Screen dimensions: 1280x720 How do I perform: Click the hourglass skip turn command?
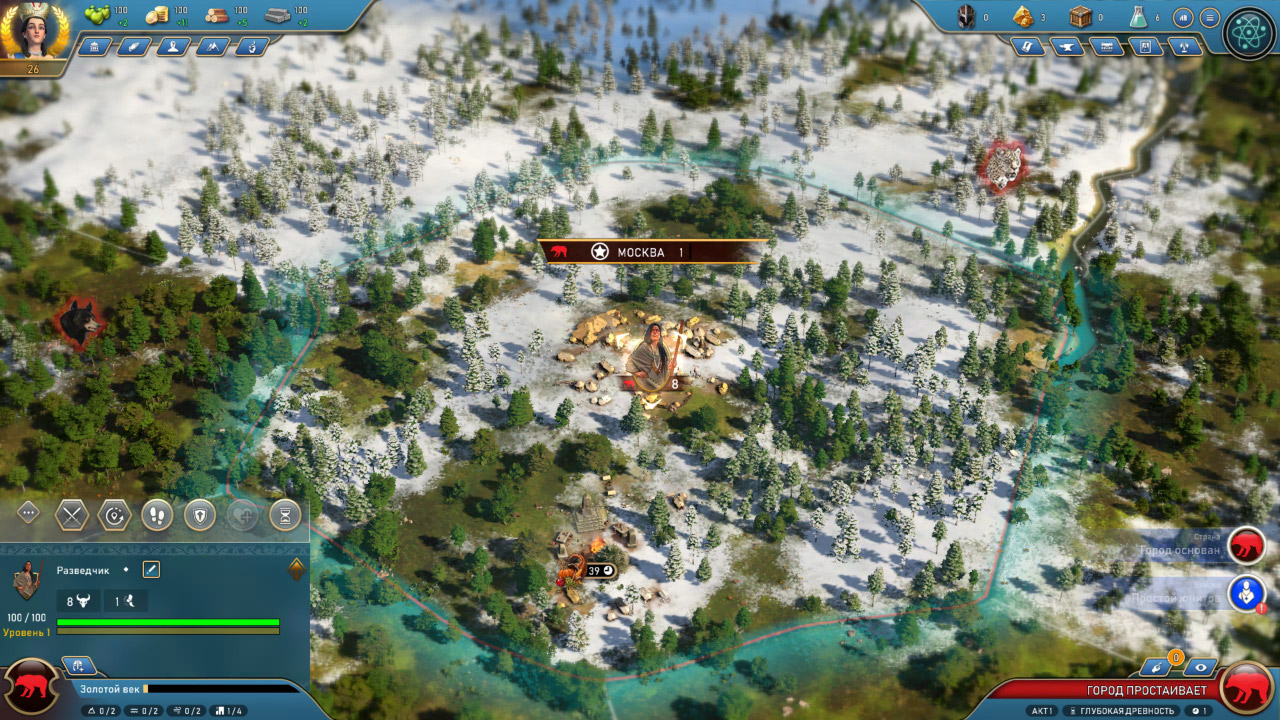[285, 514]
